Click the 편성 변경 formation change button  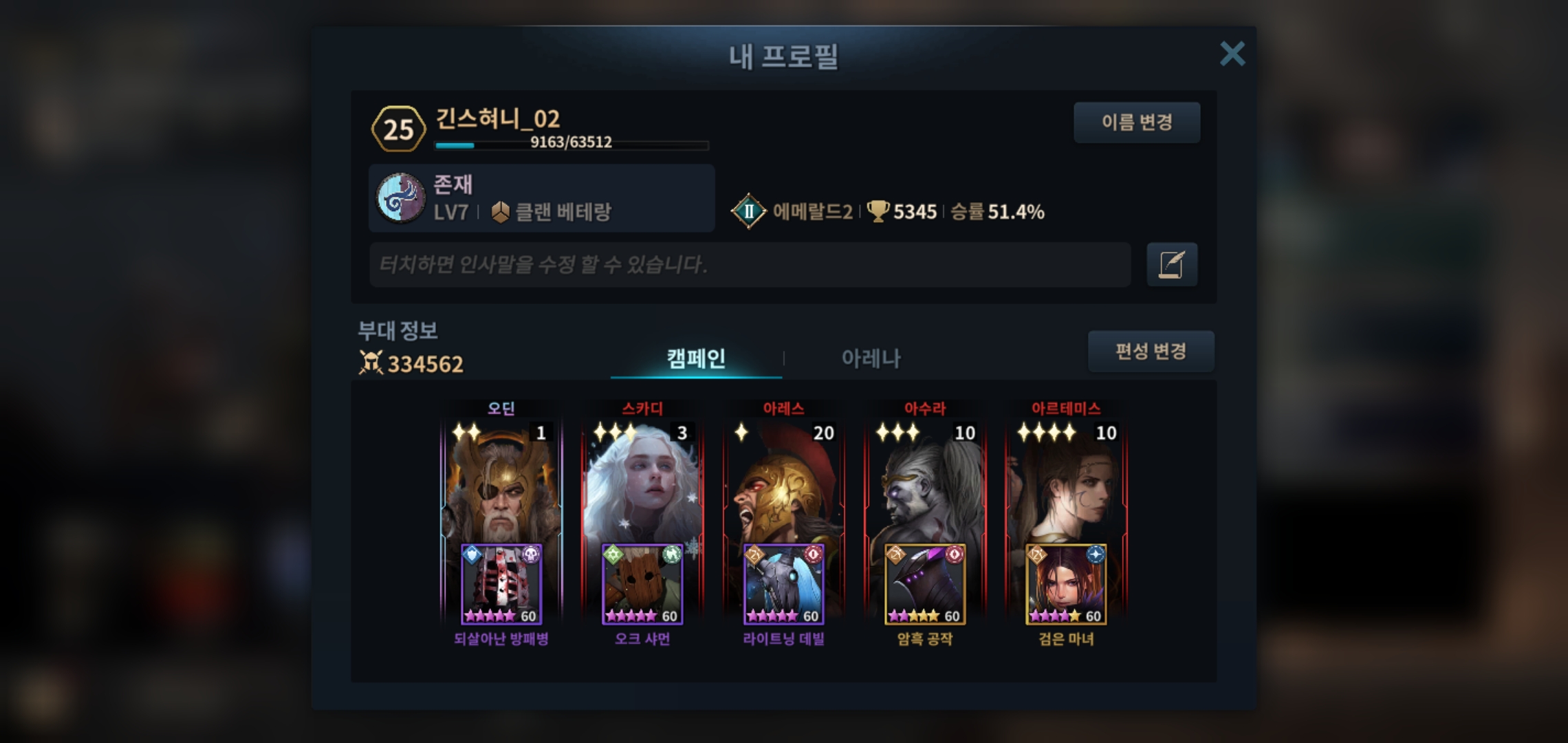coord(1151,352)
